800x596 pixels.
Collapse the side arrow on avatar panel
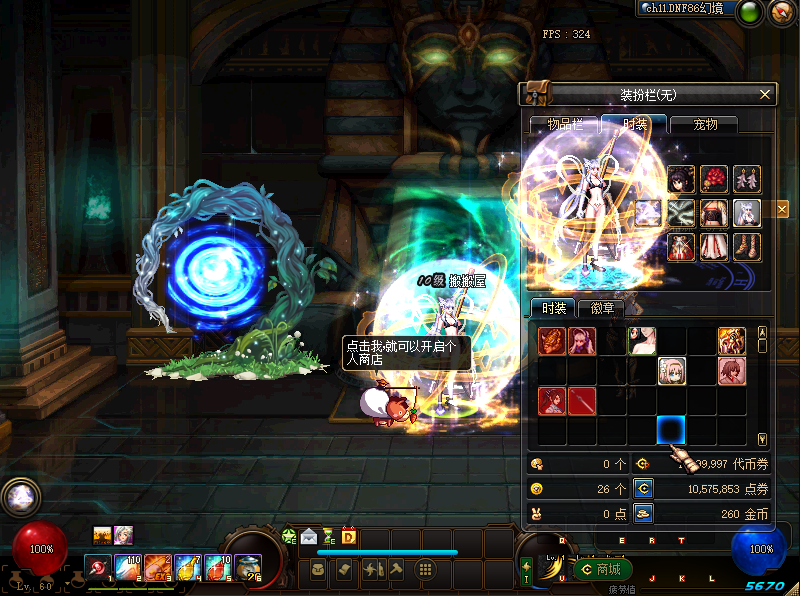pyautogui.click(x=781, y=209)
